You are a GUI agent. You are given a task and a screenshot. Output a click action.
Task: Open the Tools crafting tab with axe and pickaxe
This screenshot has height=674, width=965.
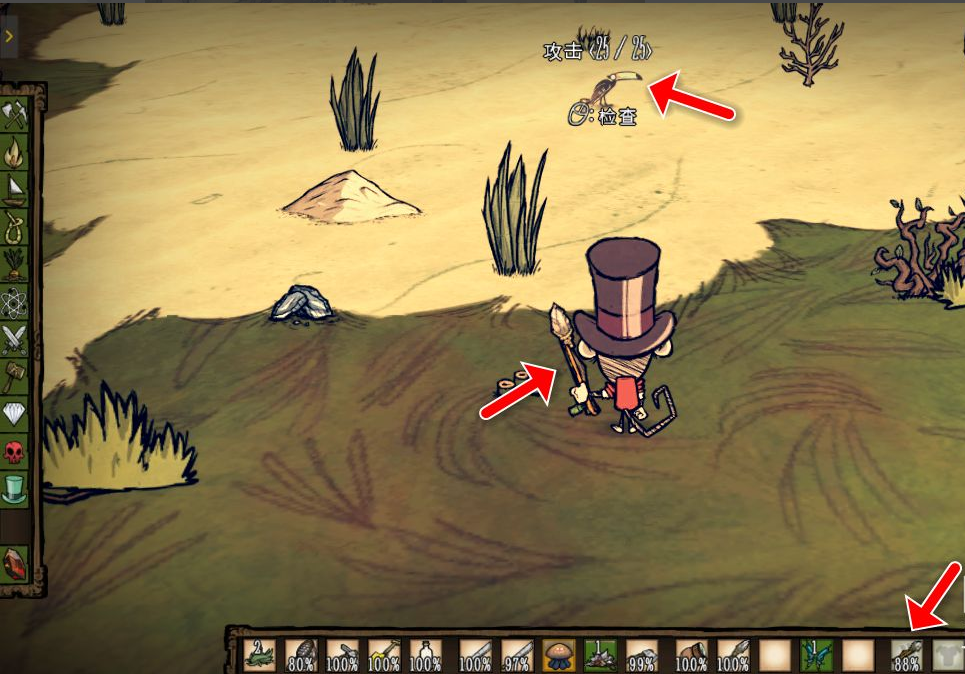(15, 115)
